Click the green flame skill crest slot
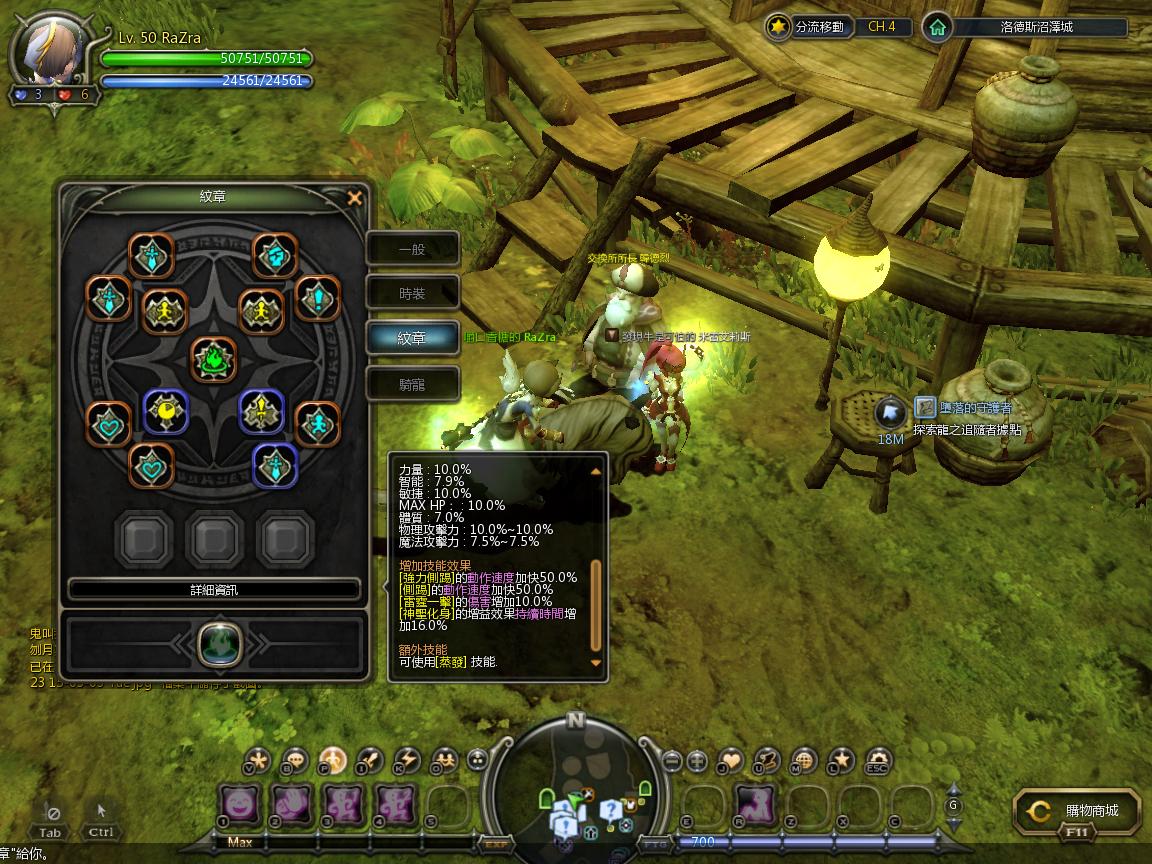This screenshot has height=864, width=1152. point(214,641)
